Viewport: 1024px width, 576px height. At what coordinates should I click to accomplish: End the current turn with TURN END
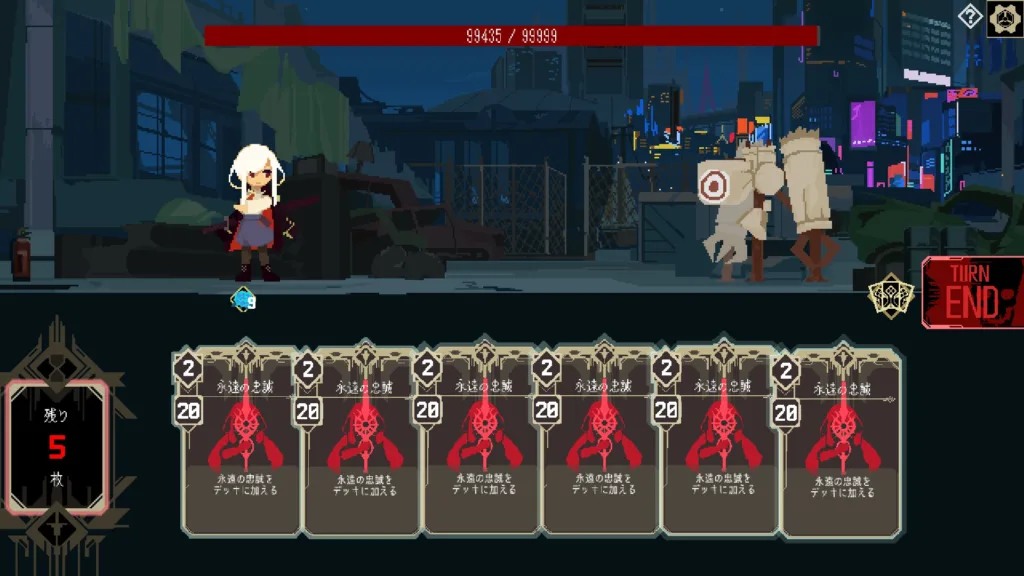972,293
